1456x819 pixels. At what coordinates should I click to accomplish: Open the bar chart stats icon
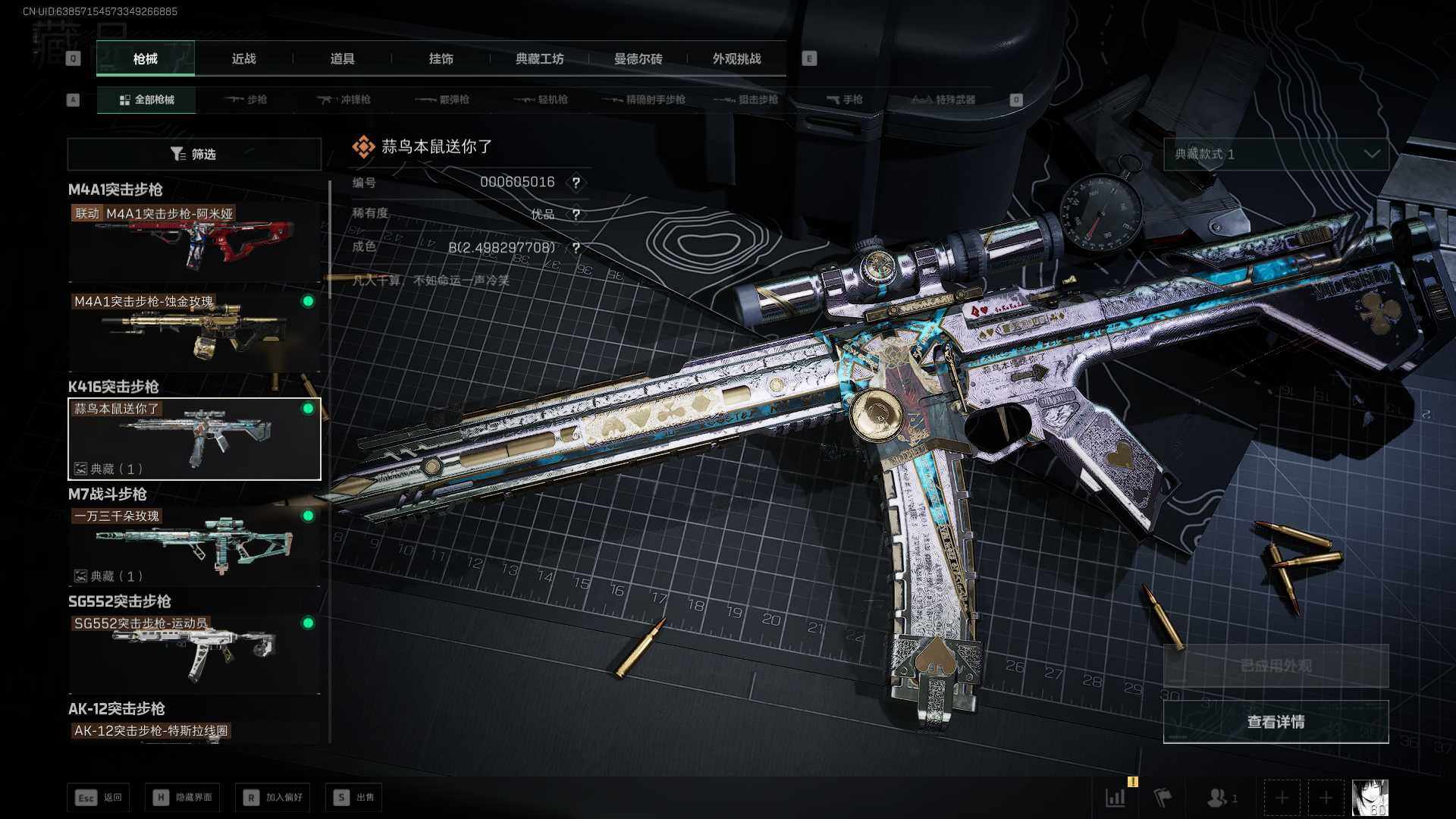click(1116, 798)
